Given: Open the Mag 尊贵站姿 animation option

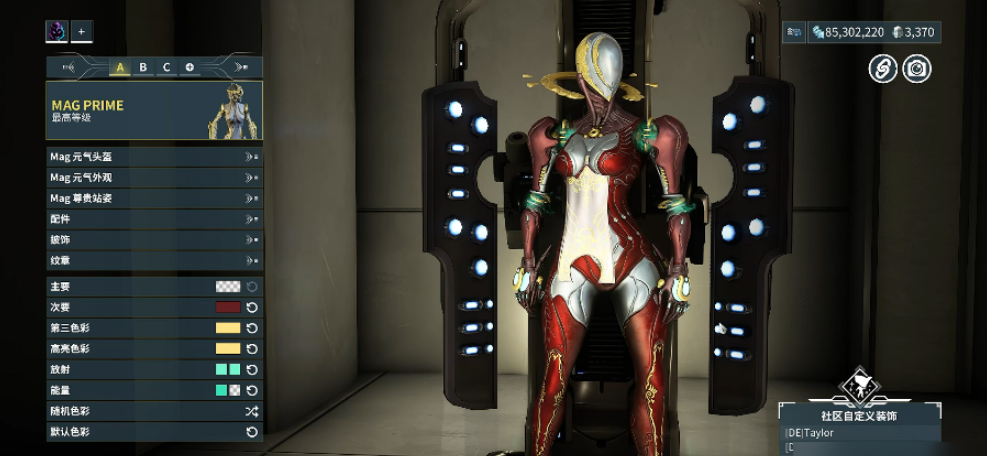Looking at the screenshot, I should [154, 198].
